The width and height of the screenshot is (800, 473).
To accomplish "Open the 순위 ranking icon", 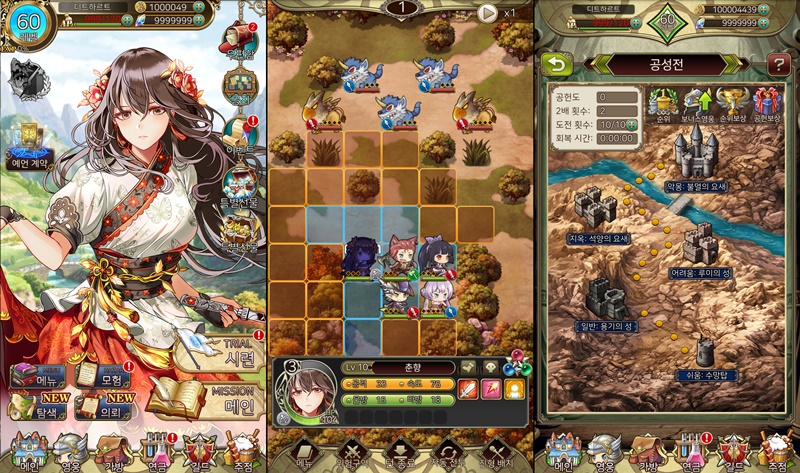I will [661, 104].
